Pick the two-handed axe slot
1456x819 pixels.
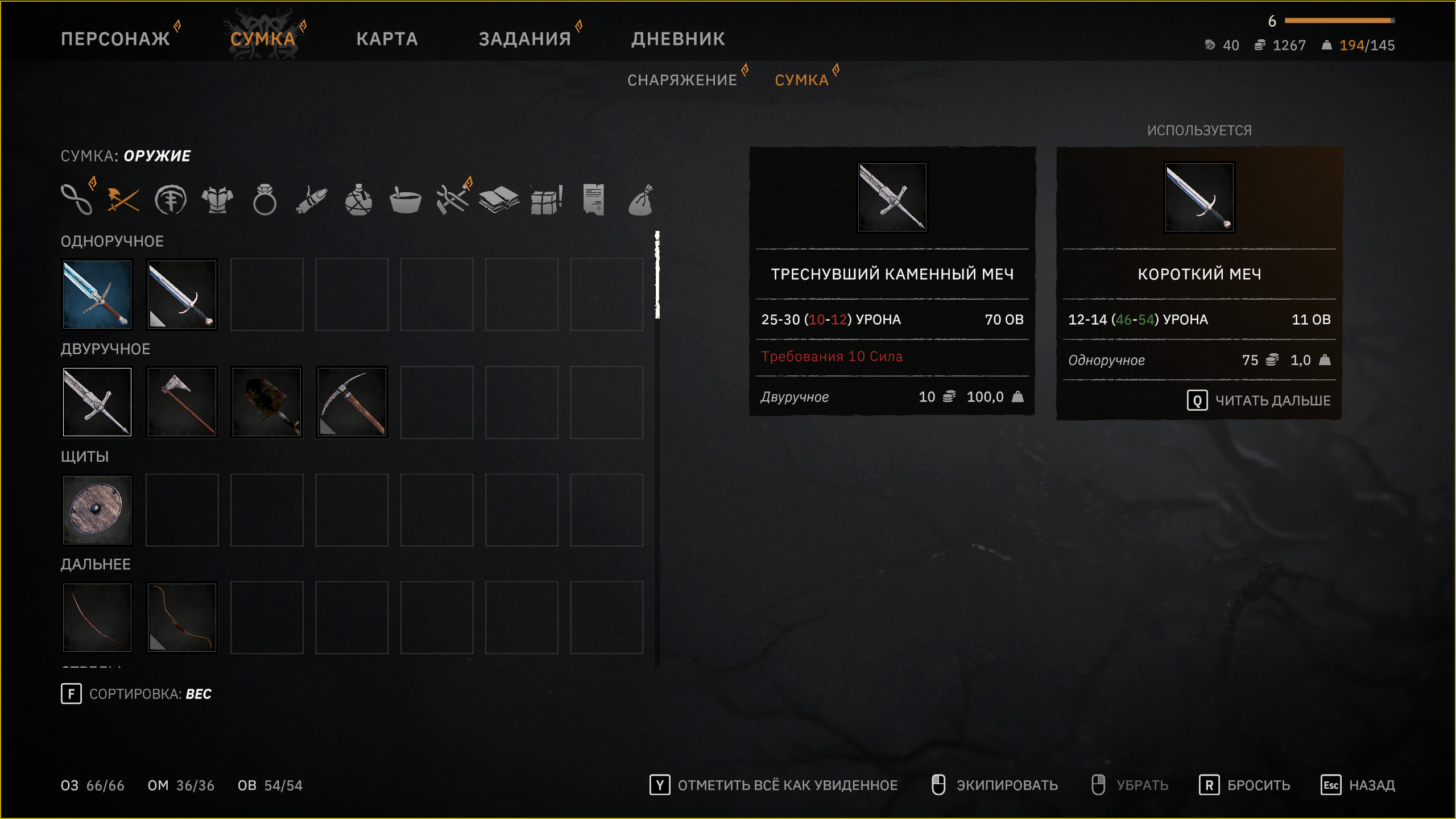point(182,402)
